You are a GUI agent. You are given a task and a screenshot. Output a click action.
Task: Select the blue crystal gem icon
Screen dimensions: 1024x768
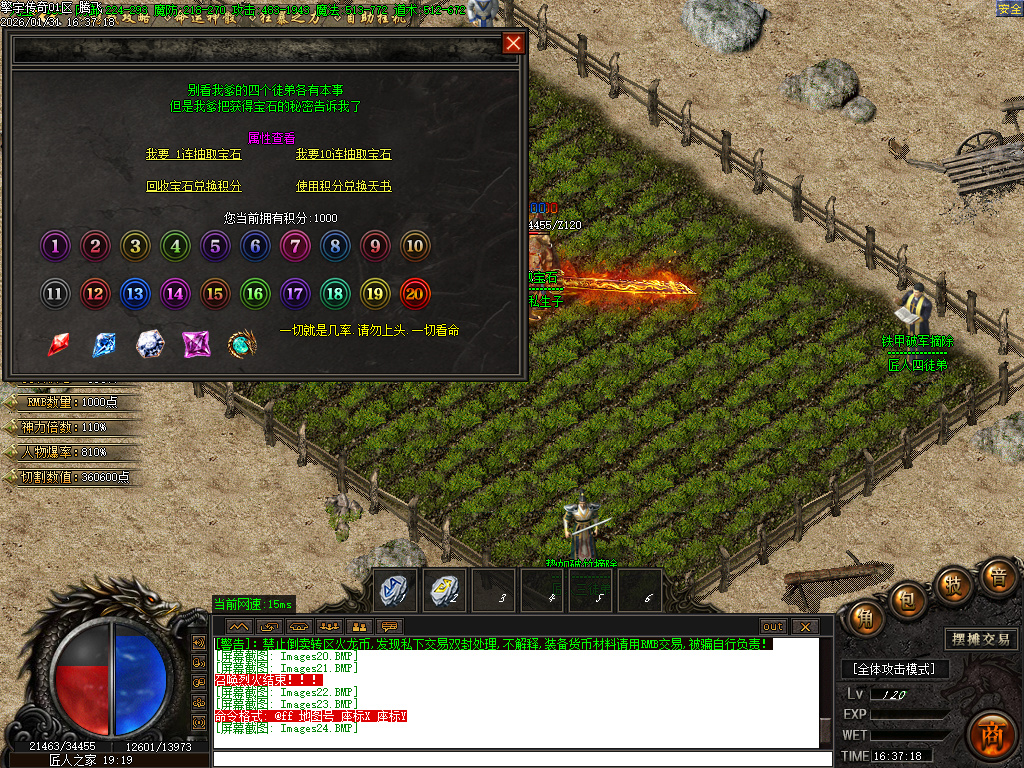[104, 344]
